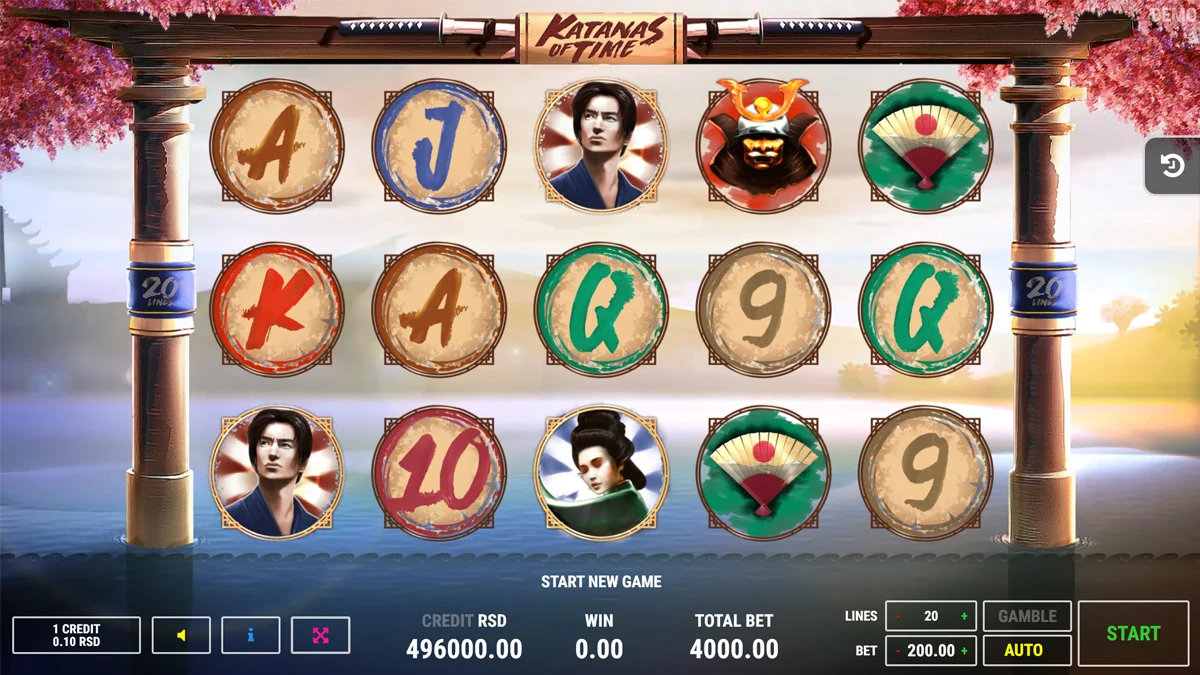Screen dimensions: 1200x675
Task: Spin the reels with the START button
Action: point(1133,633)
